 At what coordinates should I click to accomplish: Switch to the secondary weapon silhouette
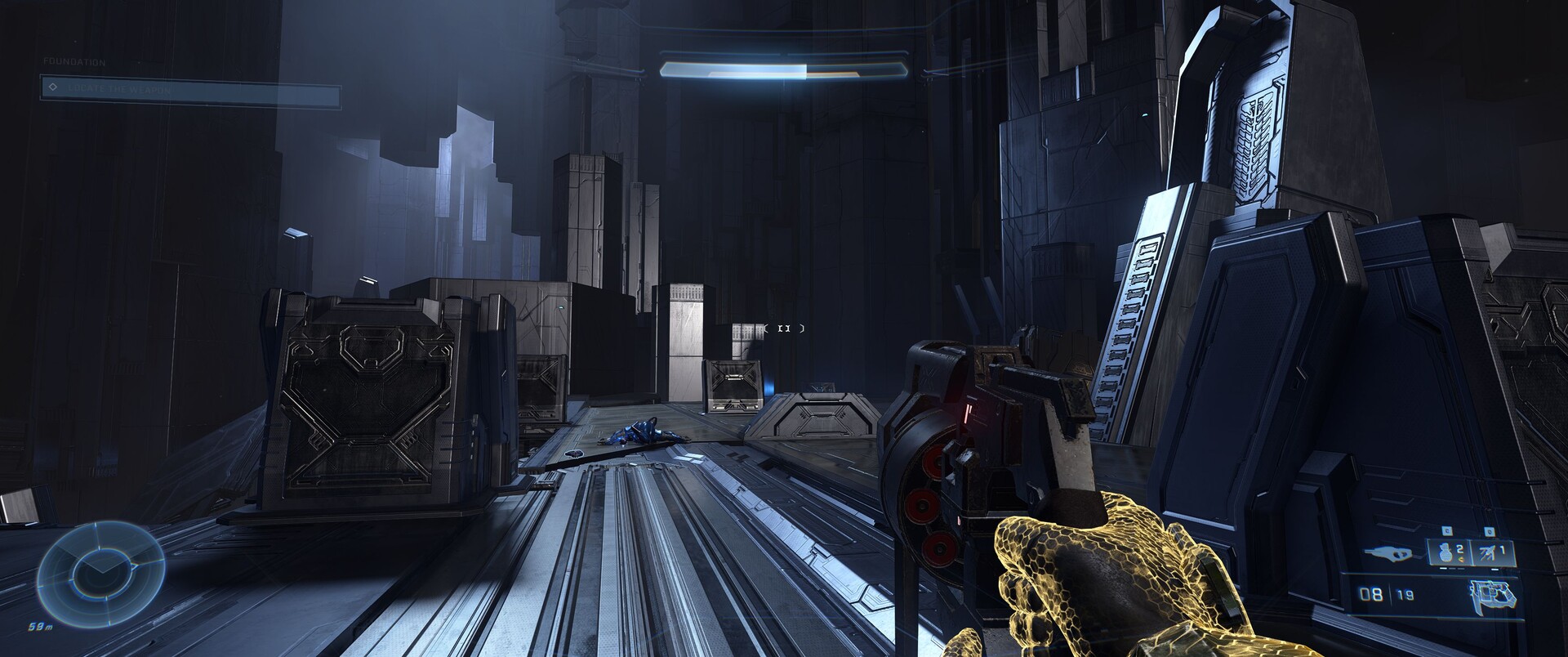(x=1396, y=553)
